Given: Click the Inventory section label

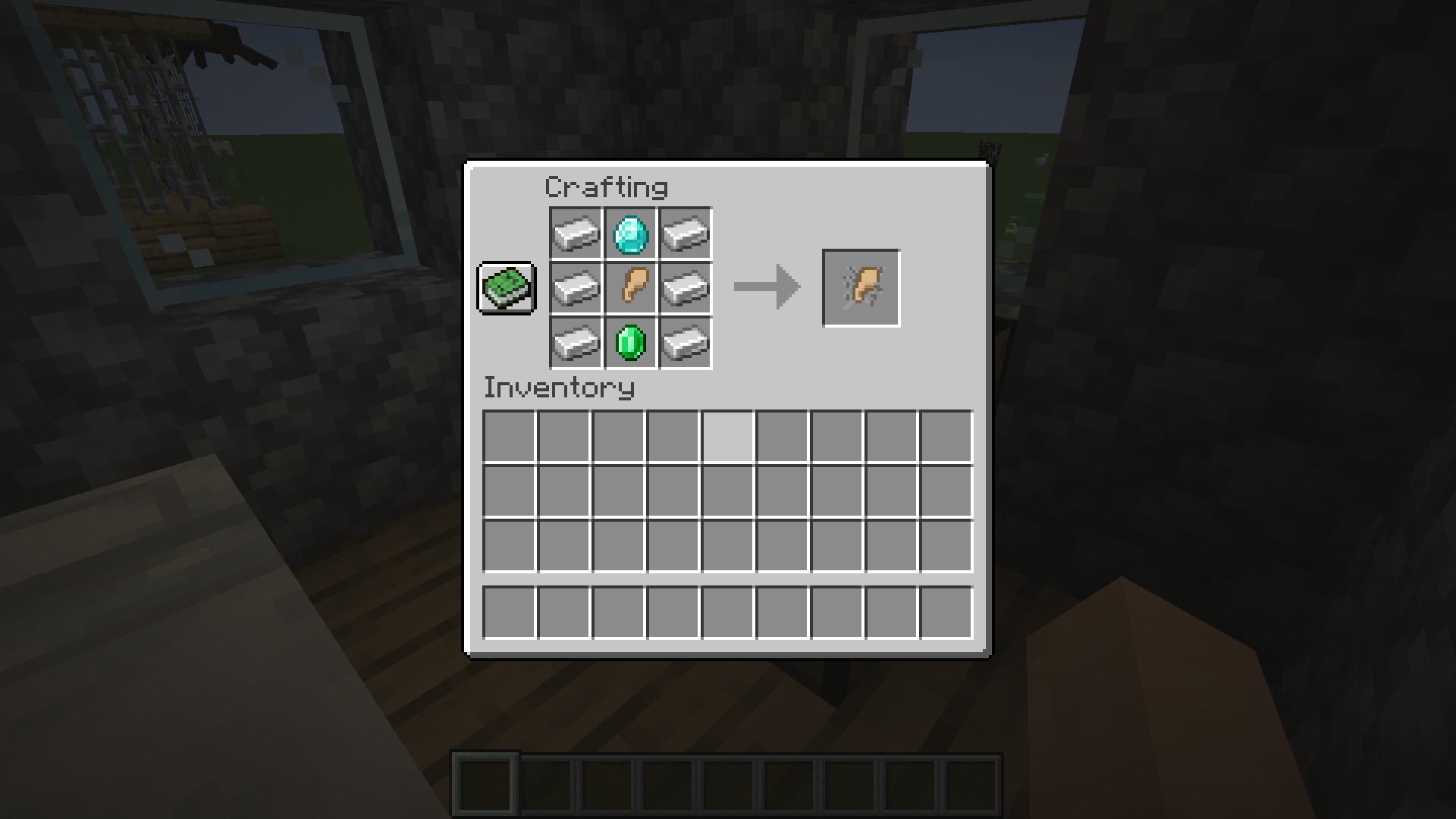Looking at the screenshot, I should [x=559, y=388].
